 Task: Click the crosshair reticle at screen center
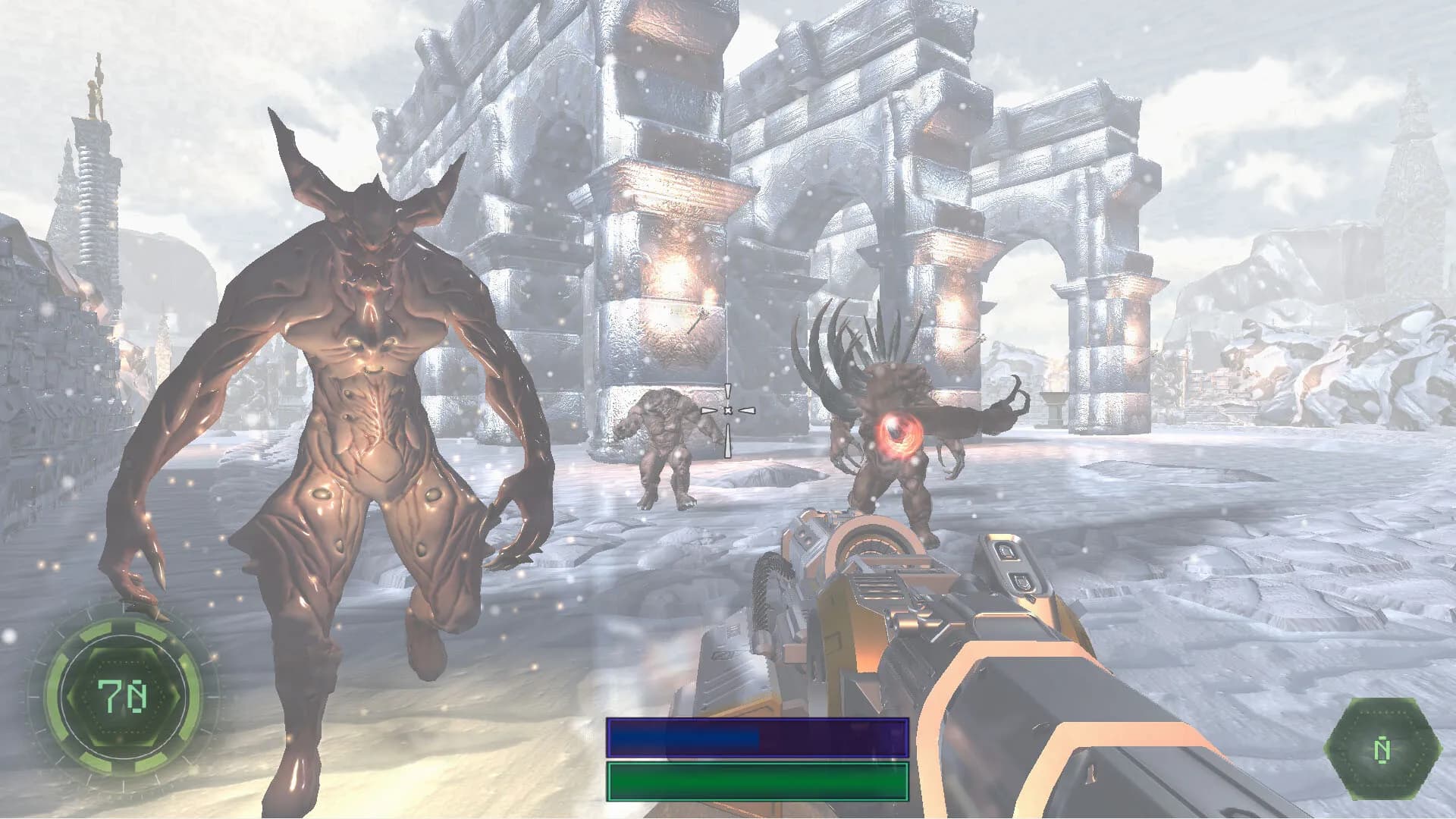click(727, 409)
